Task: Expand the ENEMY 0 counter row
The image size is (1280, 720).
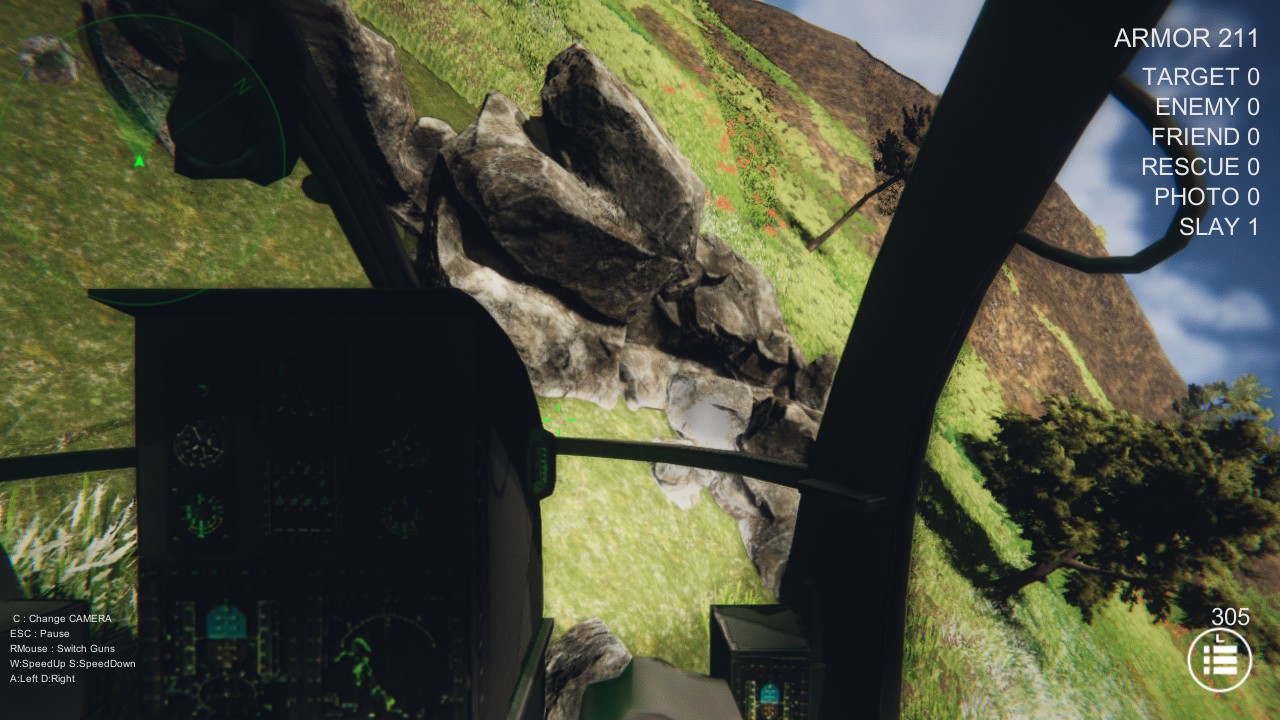Action: [1206, 107]
